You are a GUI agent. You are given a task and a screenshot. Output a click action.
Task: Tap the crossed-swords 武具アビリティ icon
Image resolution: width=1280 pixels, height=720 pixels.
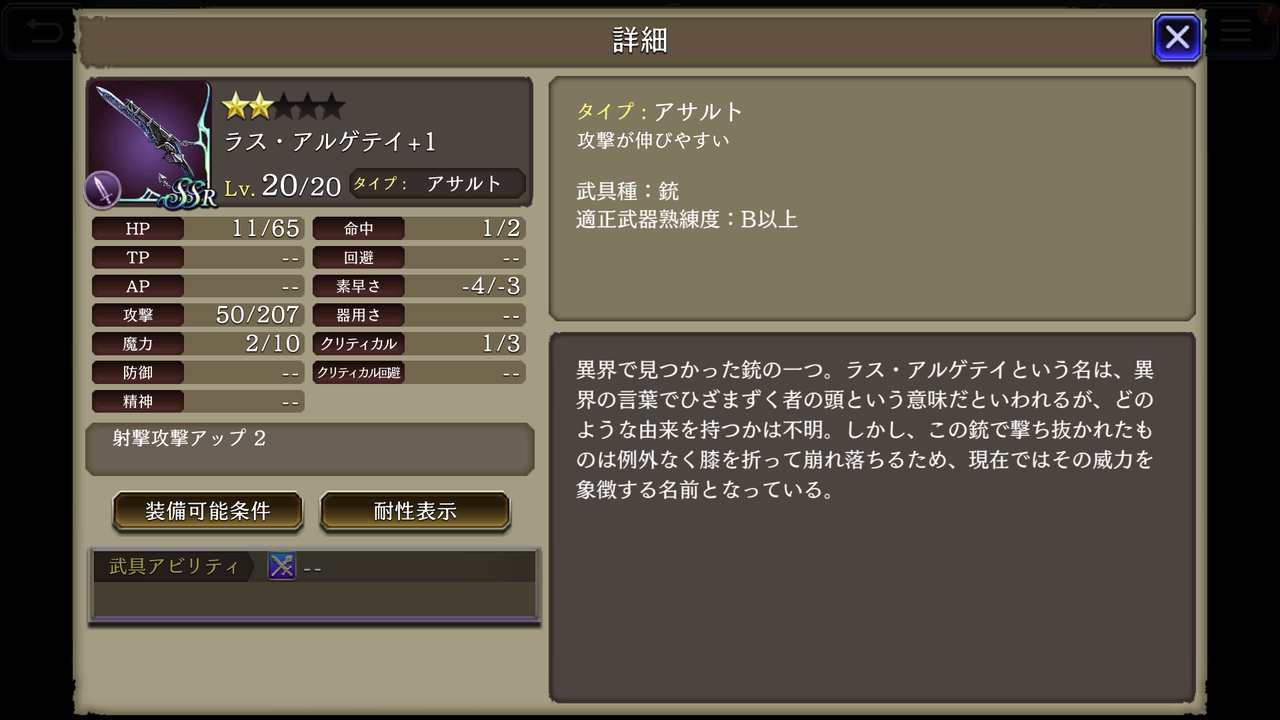point(282,565)
